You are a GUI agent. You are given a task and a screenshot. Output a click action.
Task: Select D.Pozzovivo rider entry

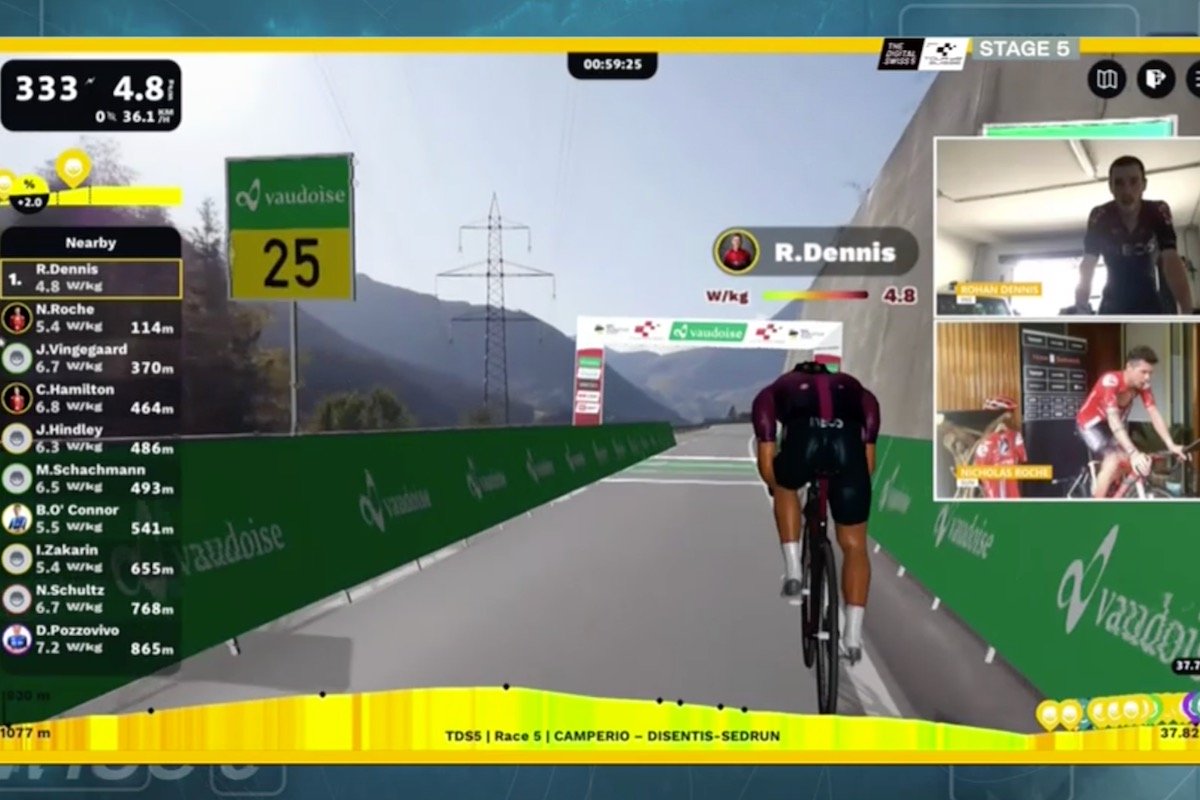pyautogui.click(x=91, y=639)
